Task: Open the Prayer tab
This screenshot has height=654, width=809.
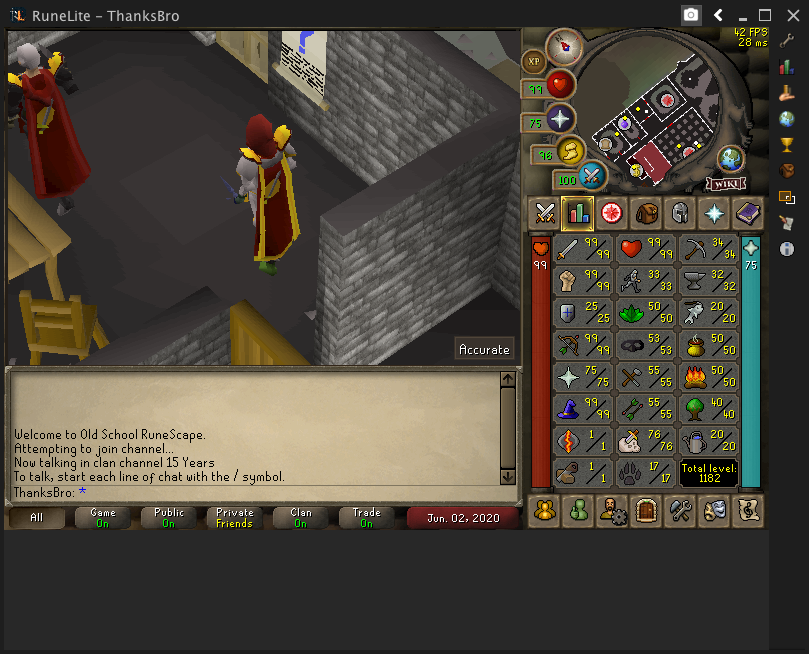Action: (714, 212)
